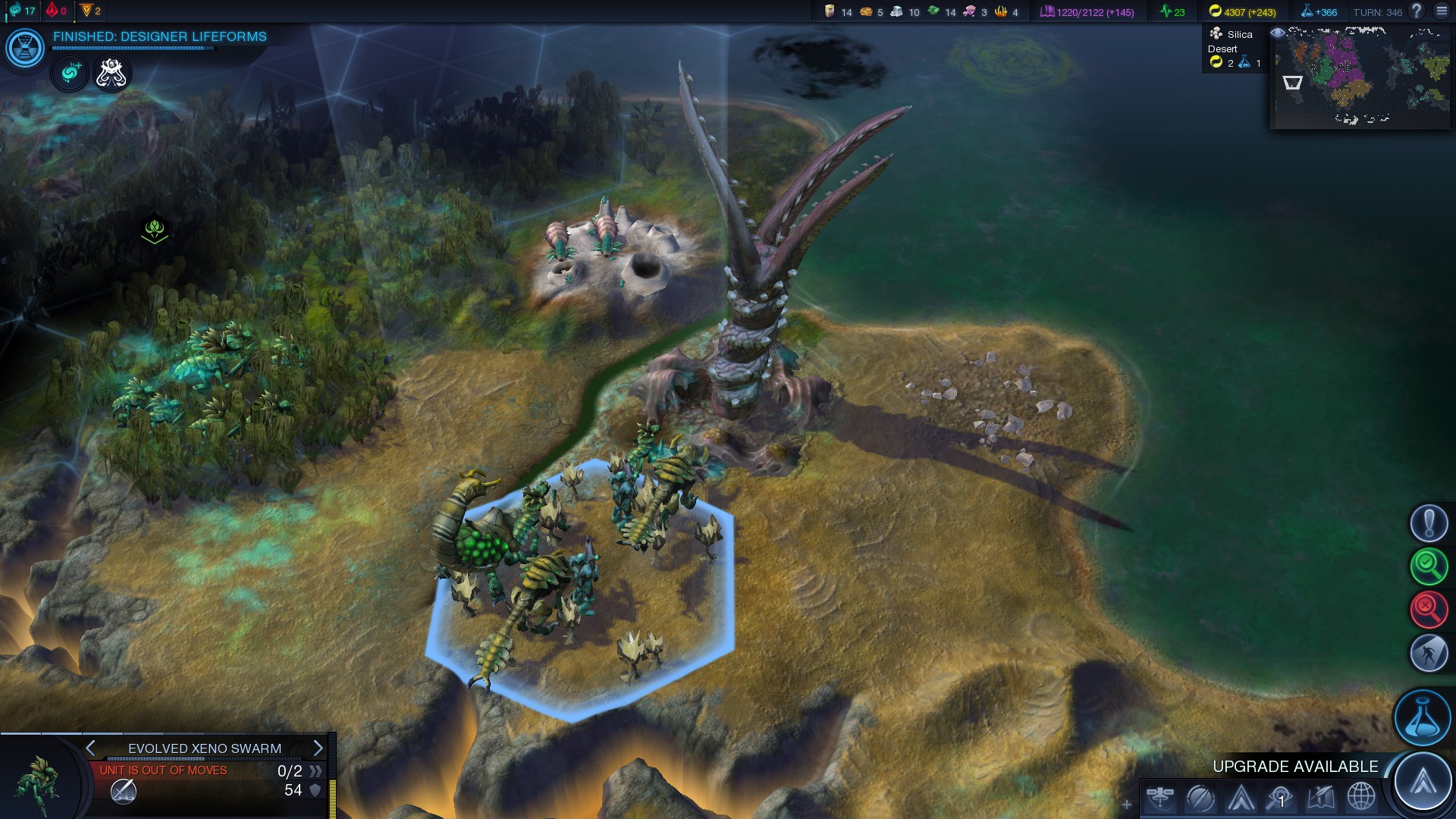
Task: Open the help question mark button
Action: click(1416, 11)
